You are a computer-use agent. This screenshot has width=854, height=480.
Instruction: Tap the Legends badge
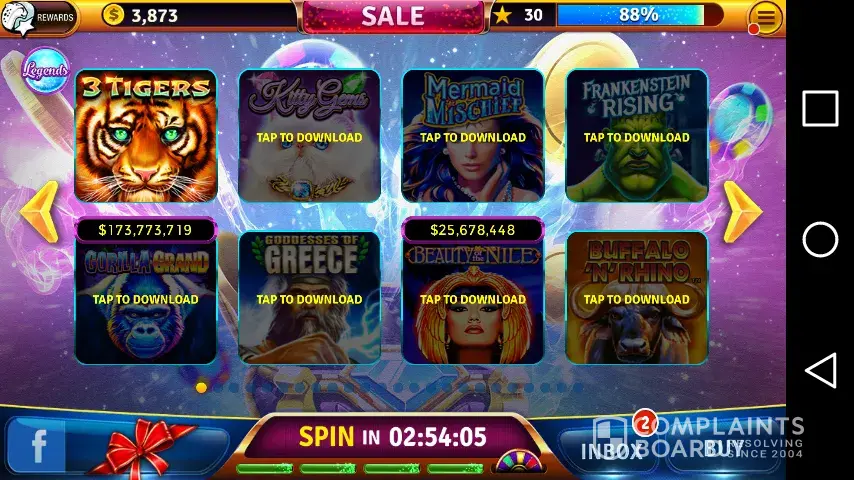click(x=45, y=71)
